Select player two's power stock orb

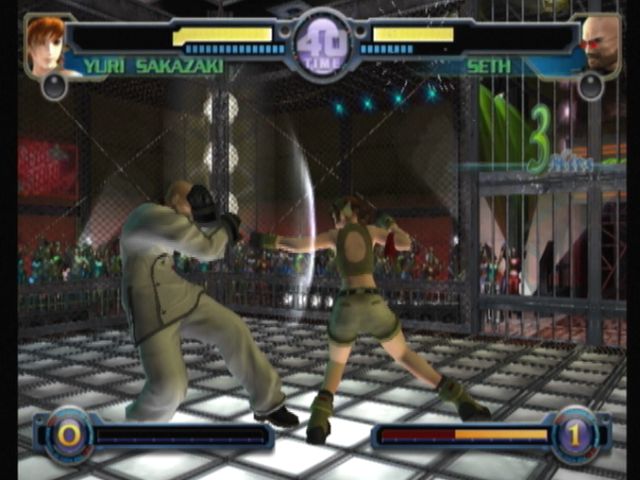(576, 435)
